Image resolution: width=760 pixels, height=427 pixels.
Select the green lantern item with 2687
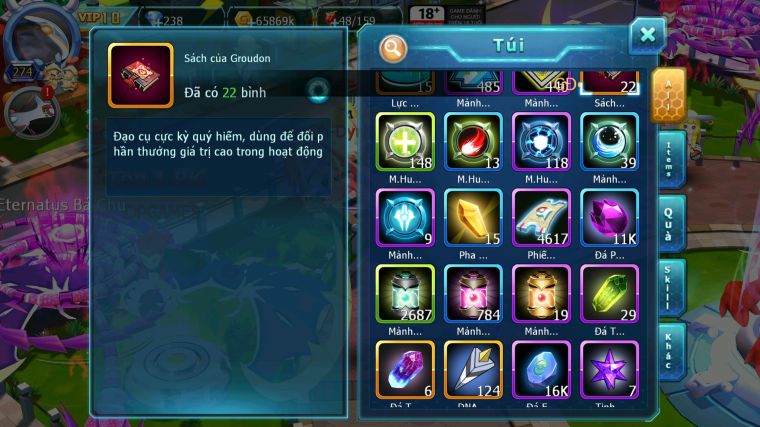pos(405,294)
